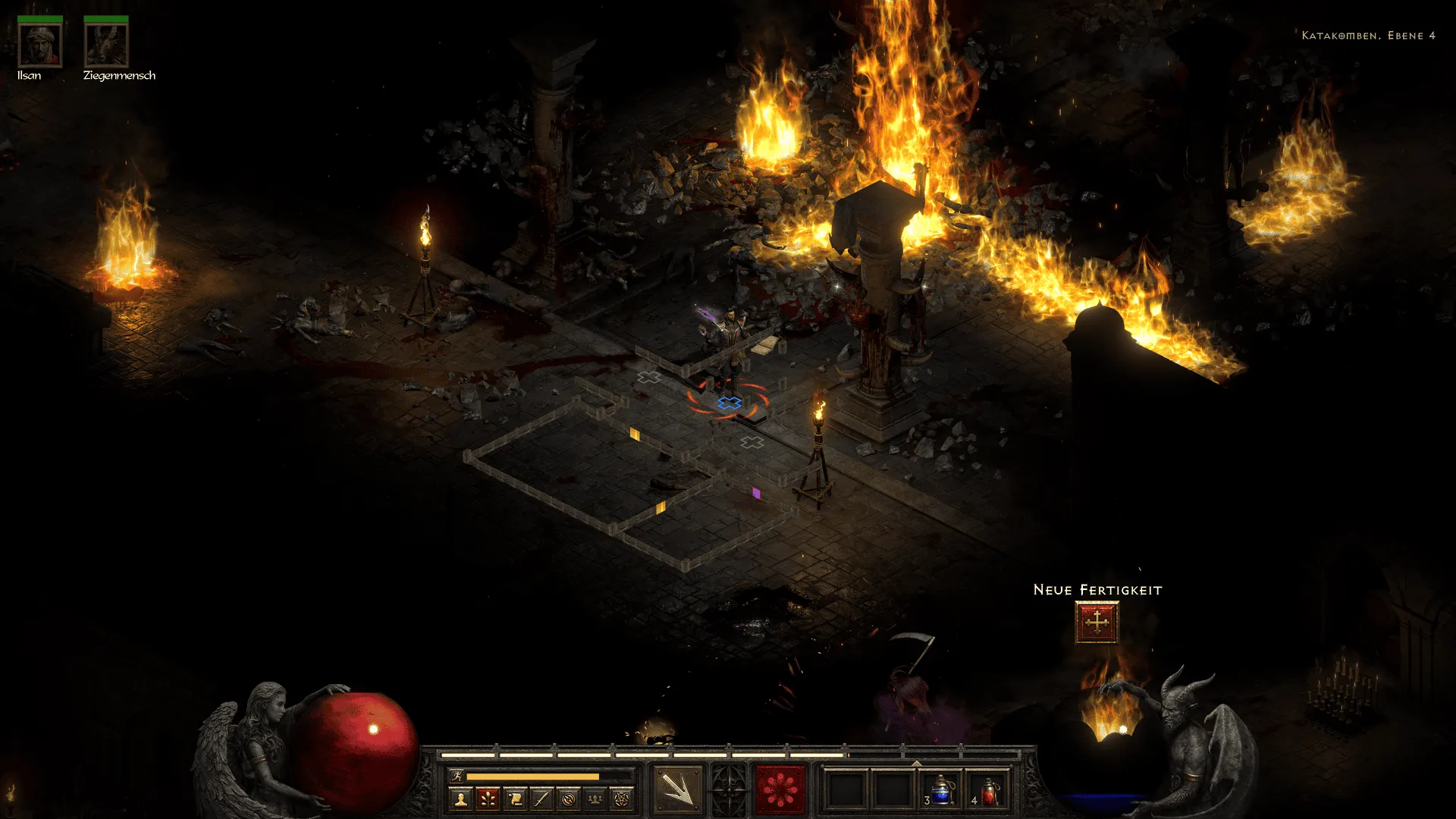
Task: Open the character sheet bust icon
Action: point(461,799)
